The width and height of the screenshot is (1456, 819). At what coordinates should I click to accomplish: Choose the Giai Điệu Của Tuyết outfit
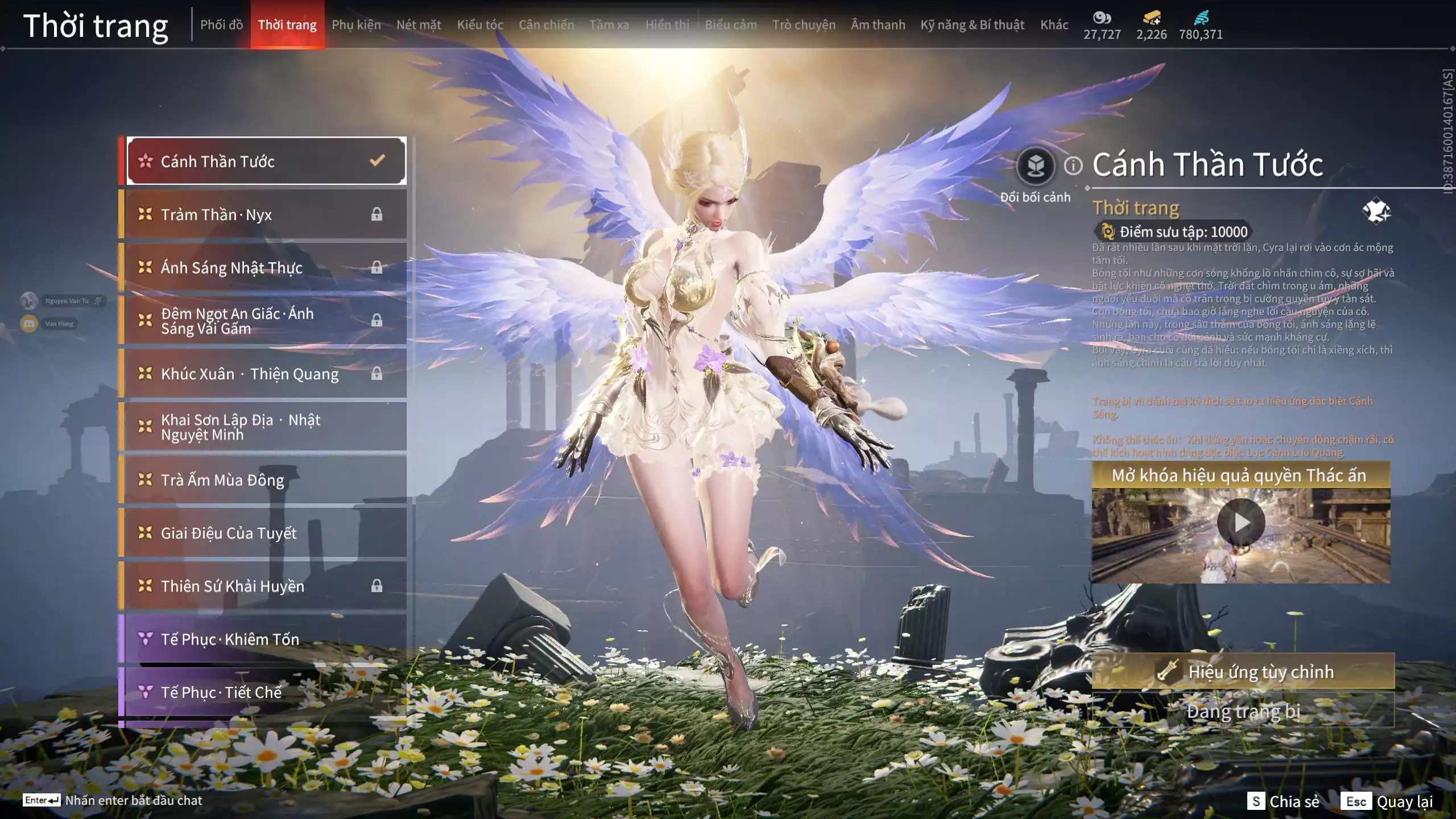point(265,533)
